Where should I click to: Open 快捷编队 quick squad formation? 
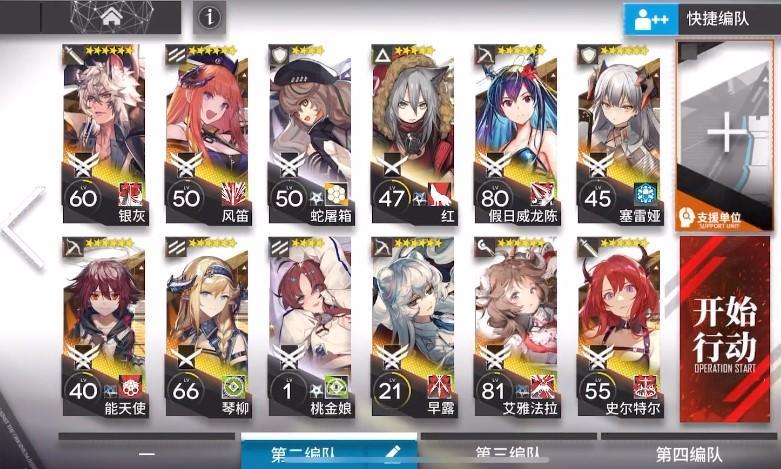tap(701, 19)
